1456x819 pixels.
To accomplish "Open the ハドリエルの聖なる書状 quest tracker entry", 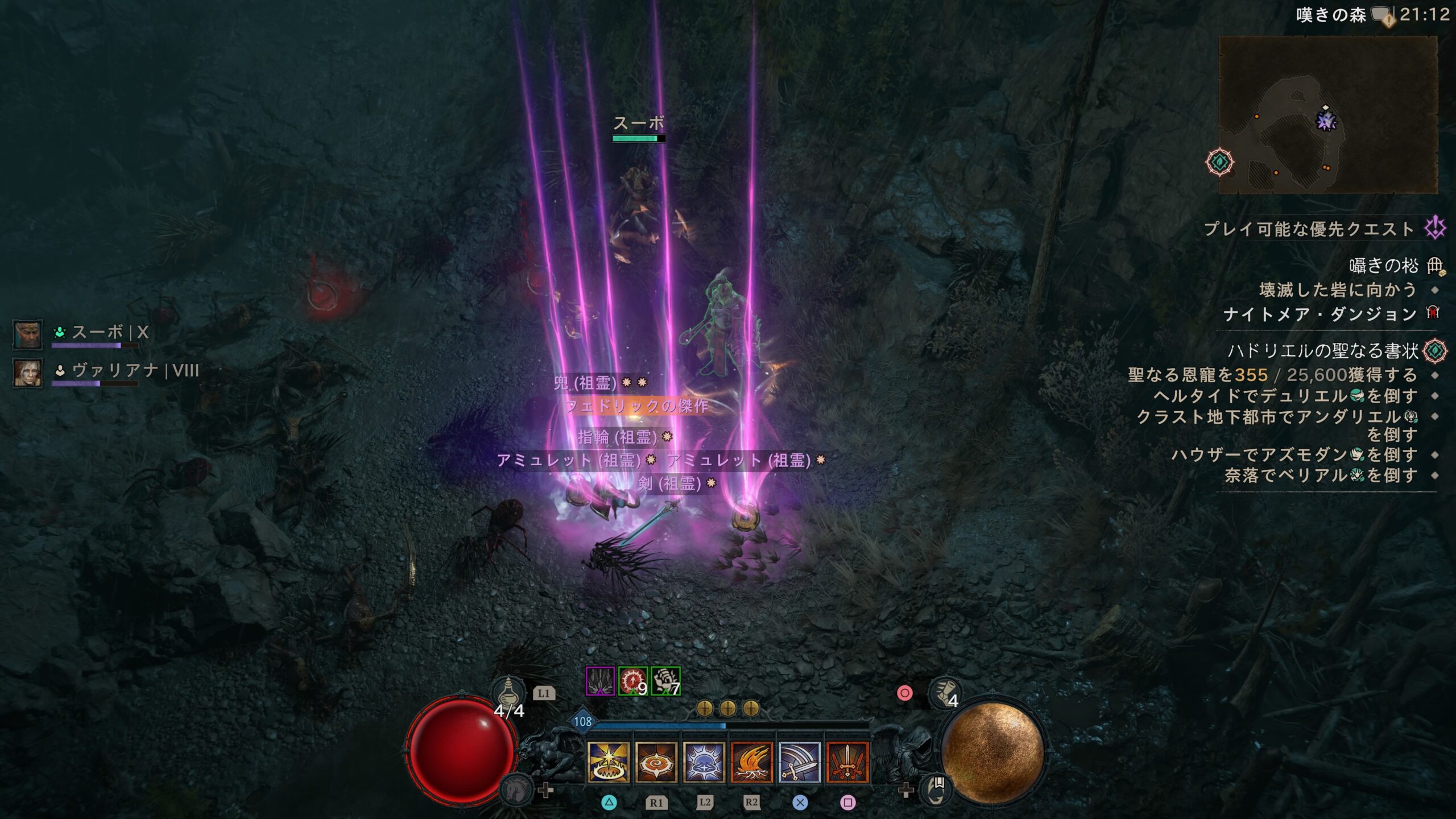I will (x=1323, y=351).
